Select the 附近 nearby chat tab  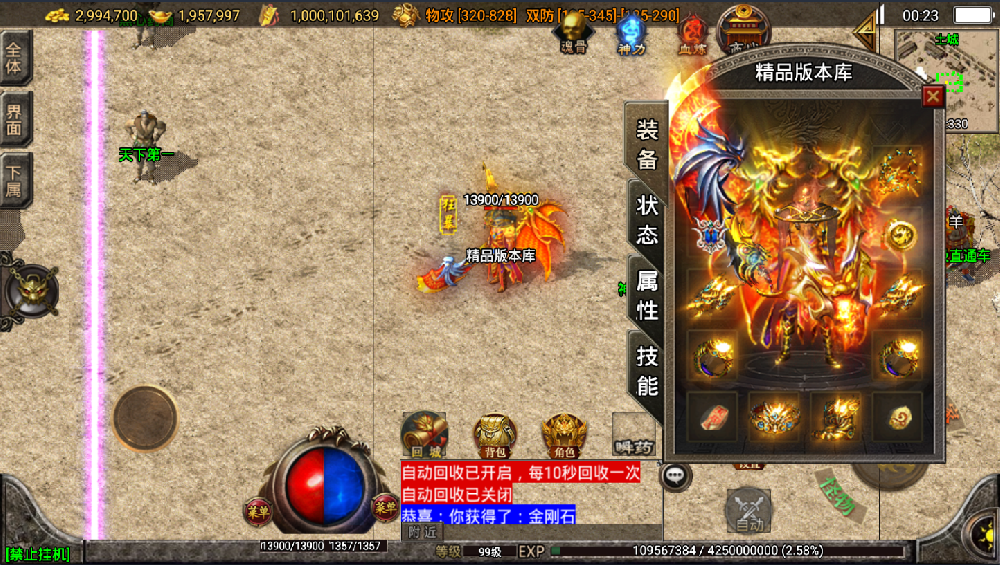pyautogui.click(x=423, y=533)
